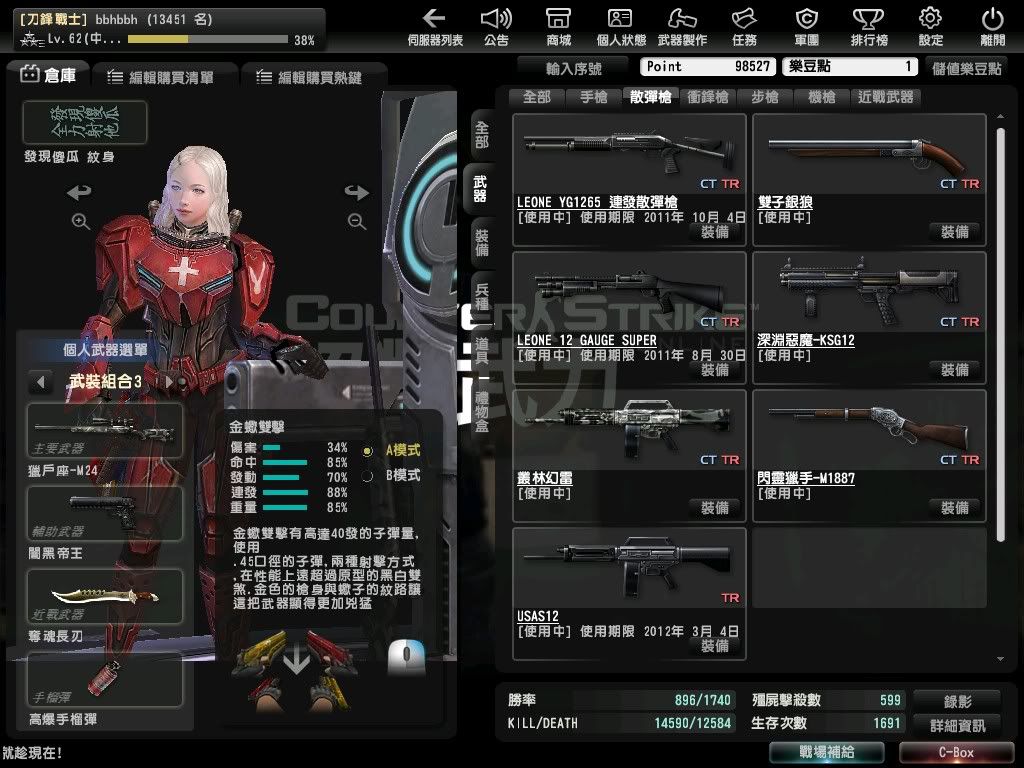Screen dimensions: 1024x768
Task: Show the 近戰武器 melee weapons tab
Action: coord(885,97)
